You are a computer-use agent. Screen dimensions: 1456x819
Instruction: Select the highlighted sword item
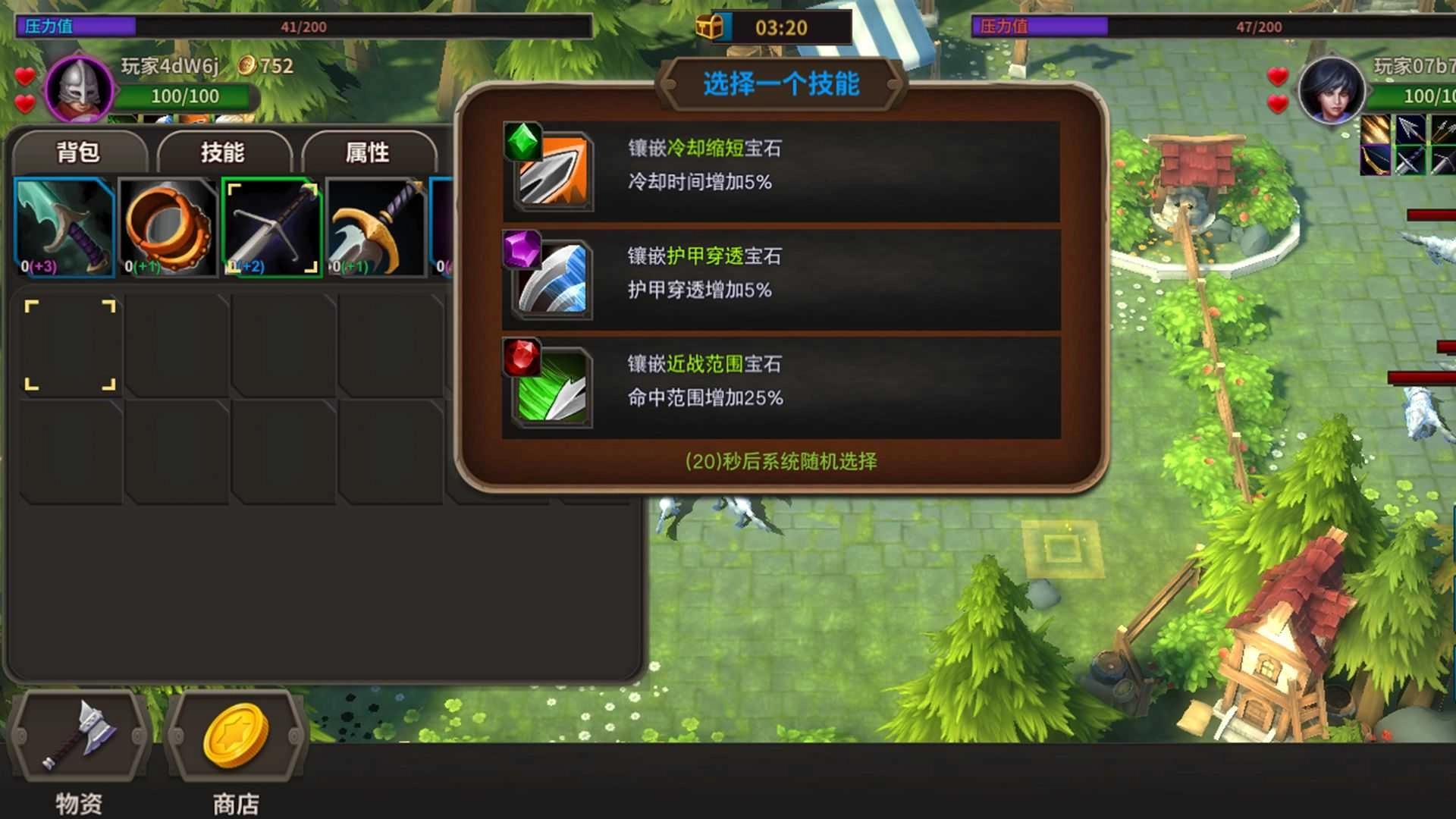273,224
